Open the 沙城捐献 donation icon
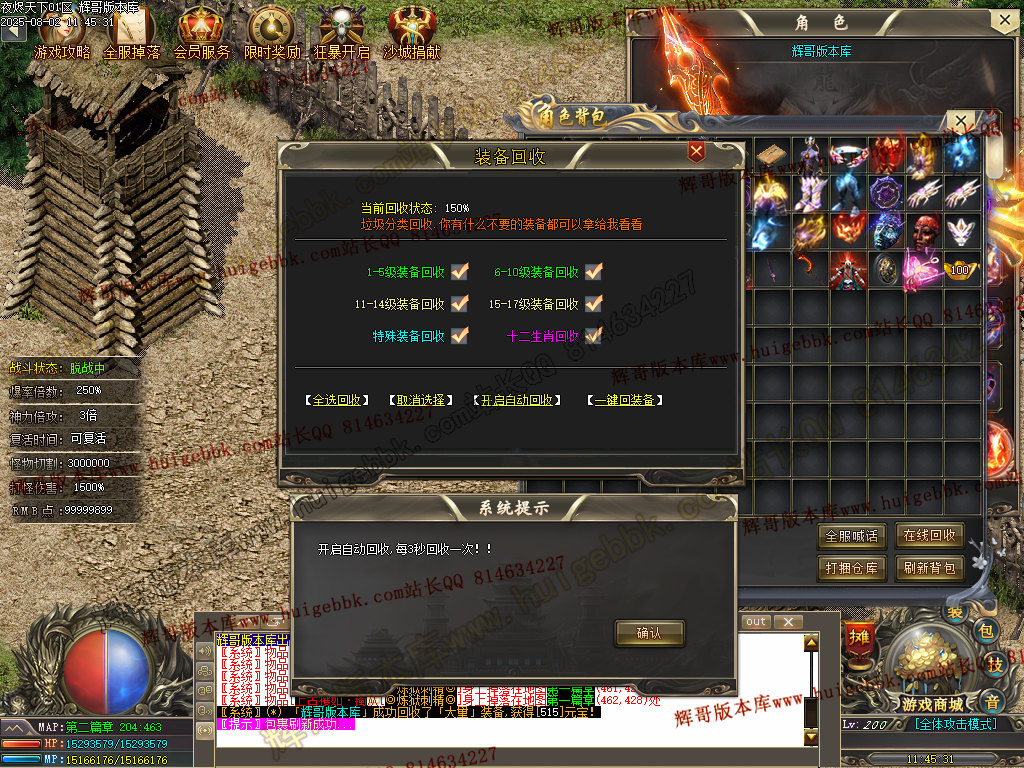1024x768 pixels. coord(411,31)
